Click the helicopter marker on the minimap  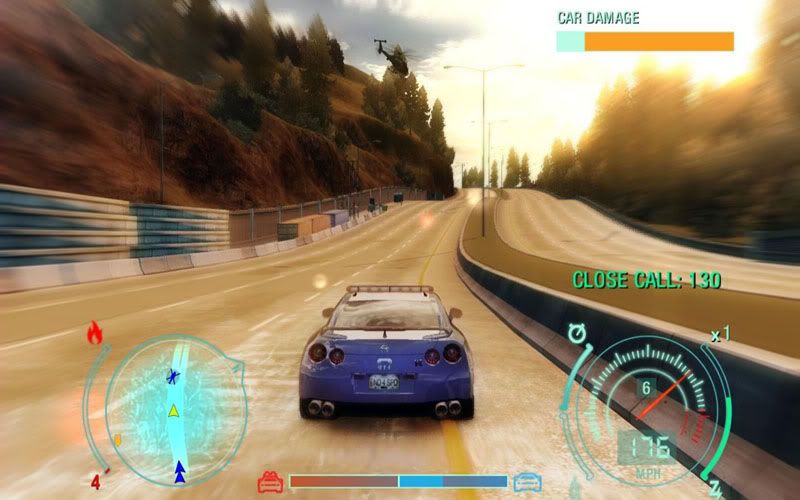tap(175, 377)
